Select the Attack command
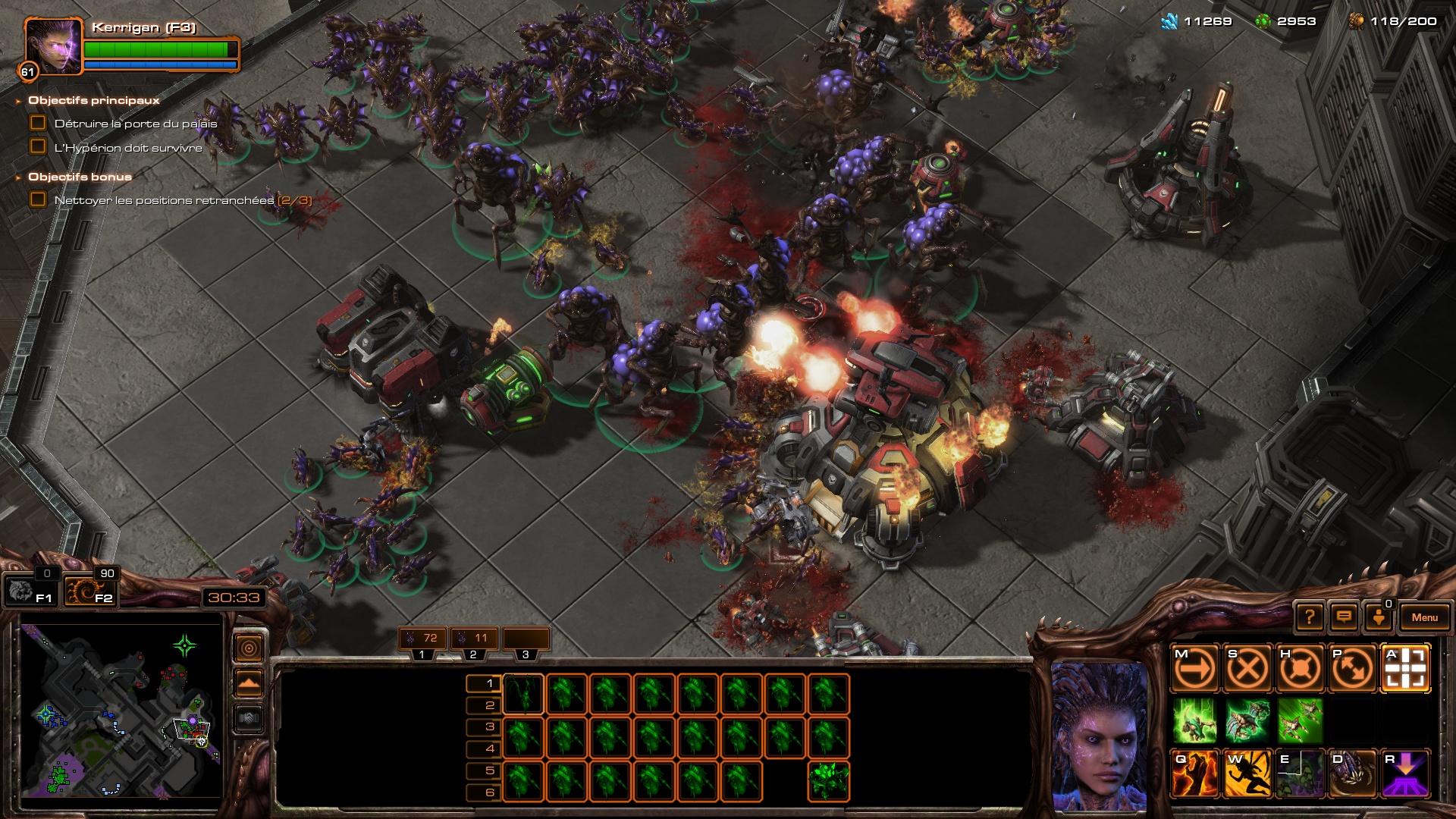This screenshot has height=819, width=1456. tap(1405, 669)
